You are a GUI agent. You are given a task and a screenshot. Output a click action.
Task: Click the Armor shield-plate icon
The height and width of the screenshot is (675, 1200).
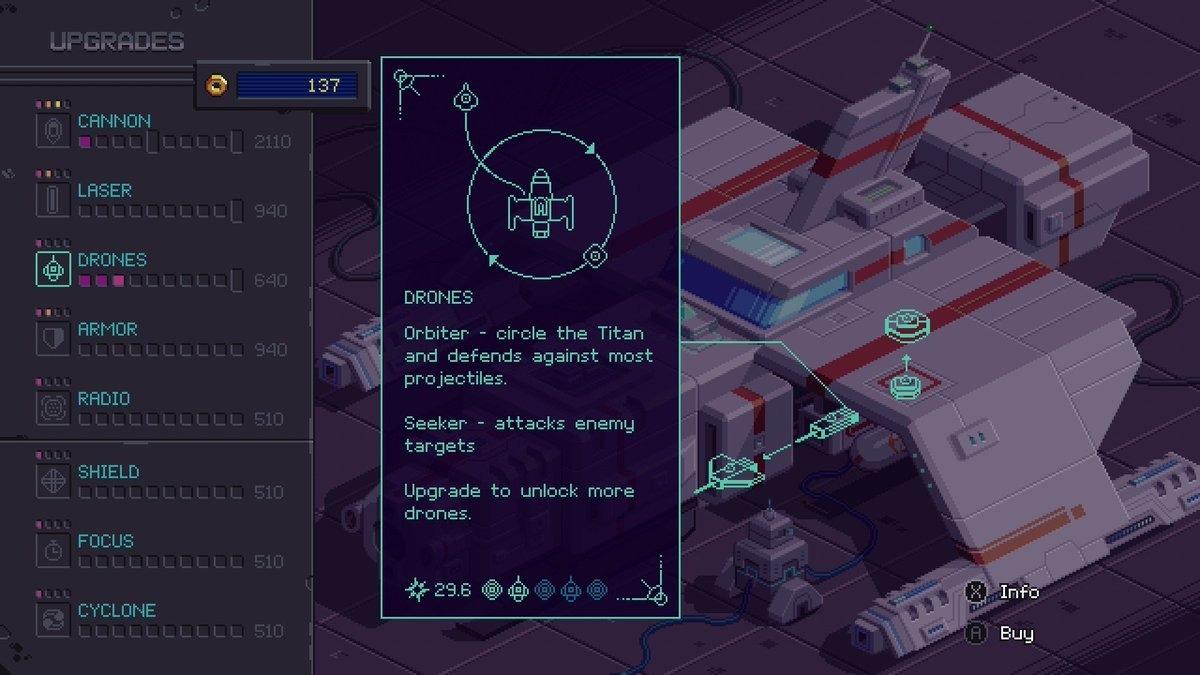53,338
